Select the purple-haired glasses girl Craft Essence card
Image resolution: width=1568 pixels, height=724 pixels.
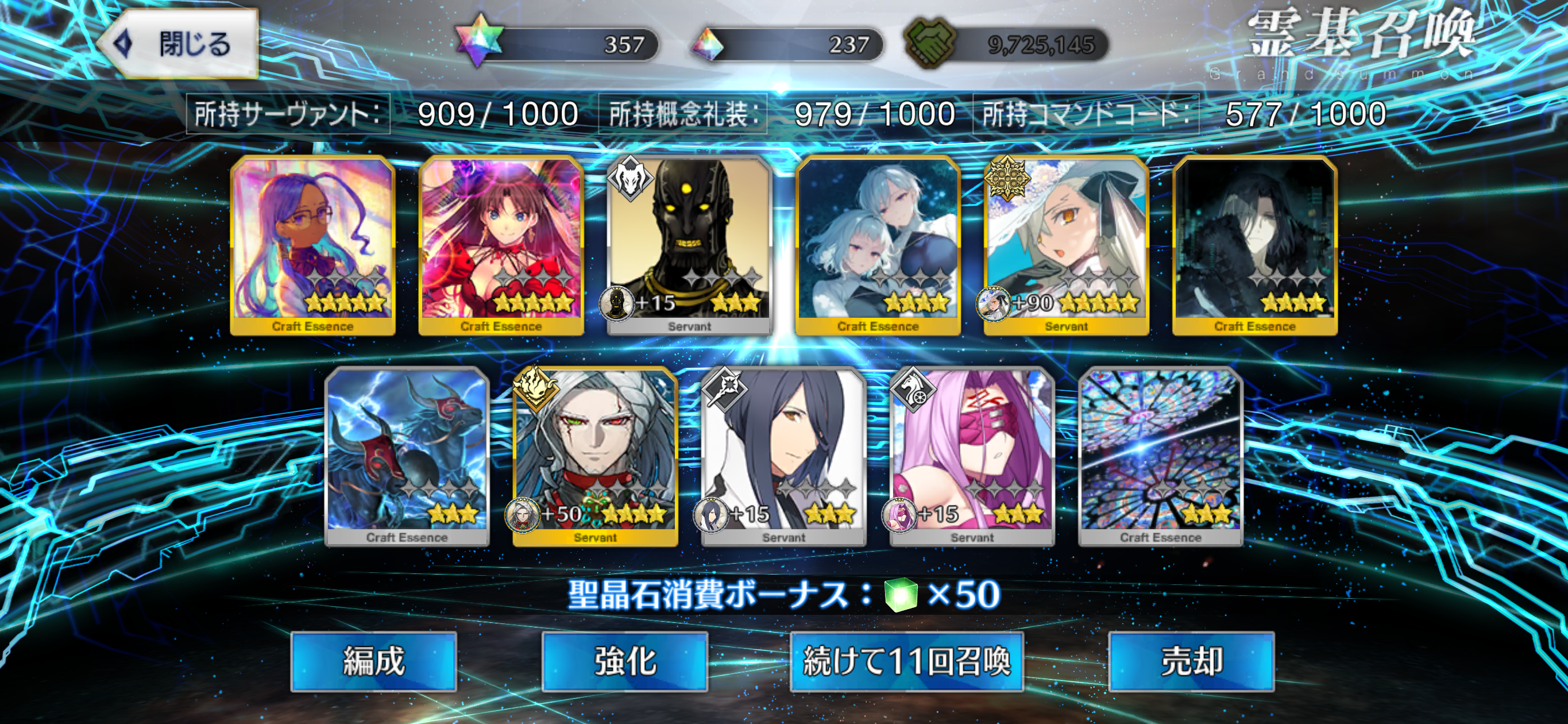pyautogui.click(x=313, y=244)
